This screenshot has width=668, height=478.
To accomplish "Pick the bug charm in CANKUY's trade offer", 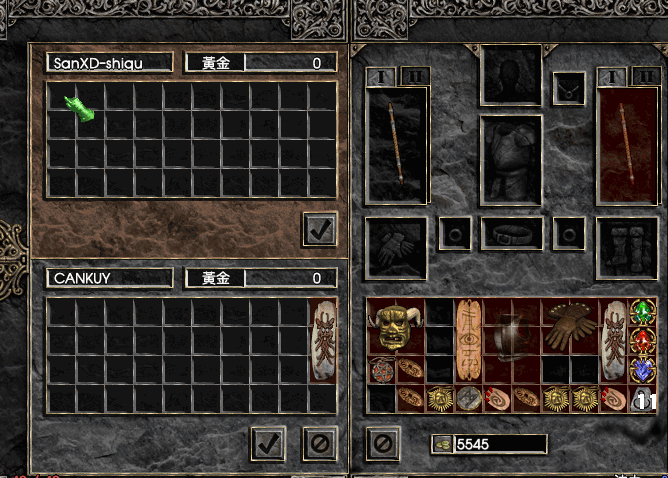I will click(323, 339).
